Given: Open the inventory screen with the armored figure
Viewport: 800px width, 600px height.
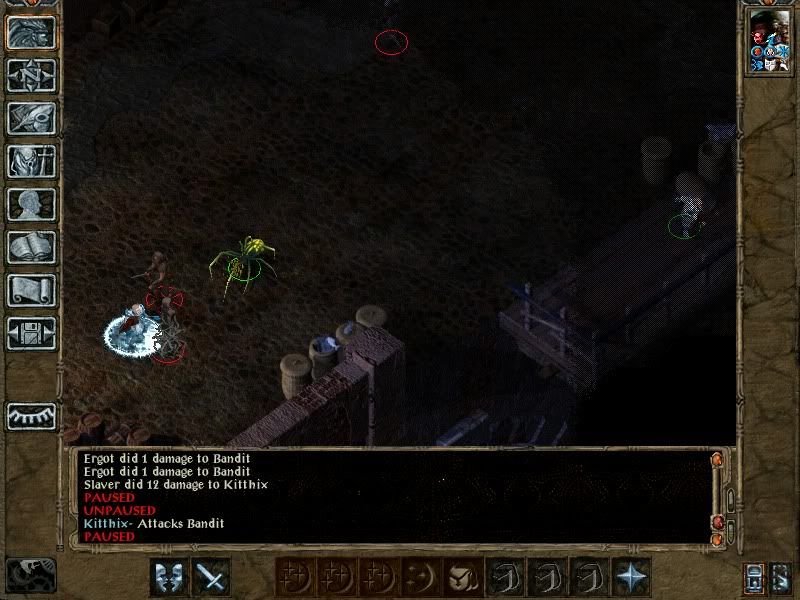Looking at the screenshot, I should click(x=32, y=161).
